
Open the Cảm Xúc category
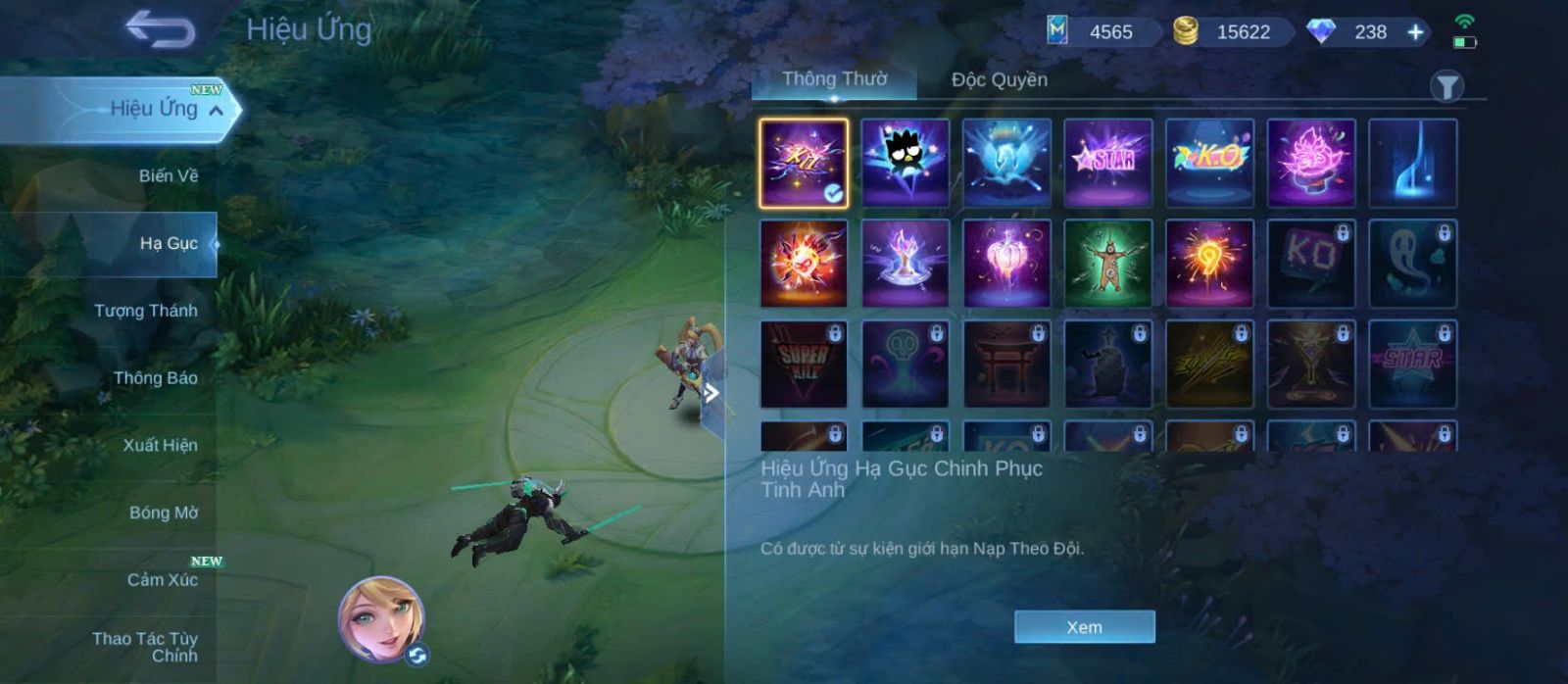[x=162, y=580]
